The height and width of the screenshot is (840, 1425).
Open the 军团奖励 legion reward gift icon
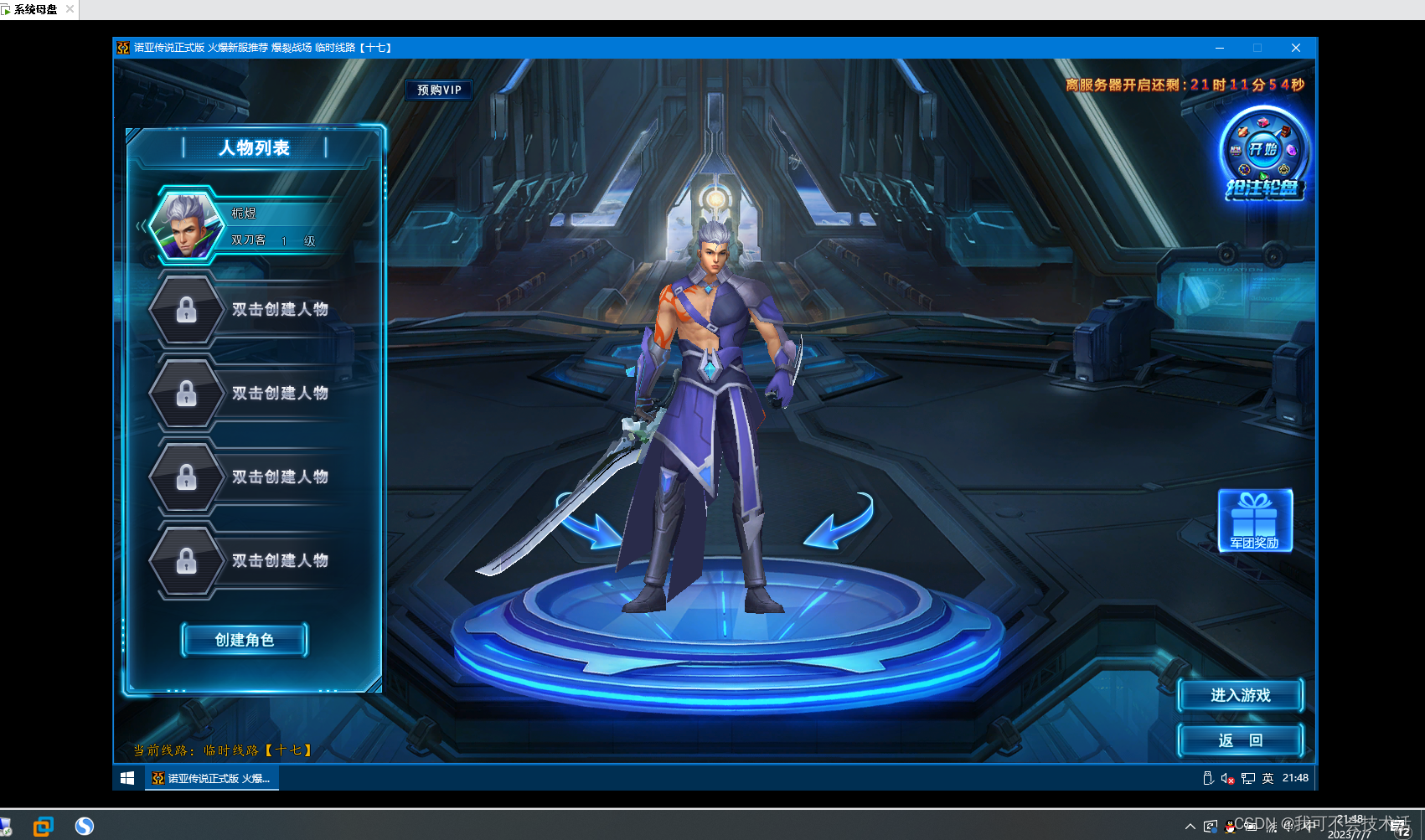1254,520
